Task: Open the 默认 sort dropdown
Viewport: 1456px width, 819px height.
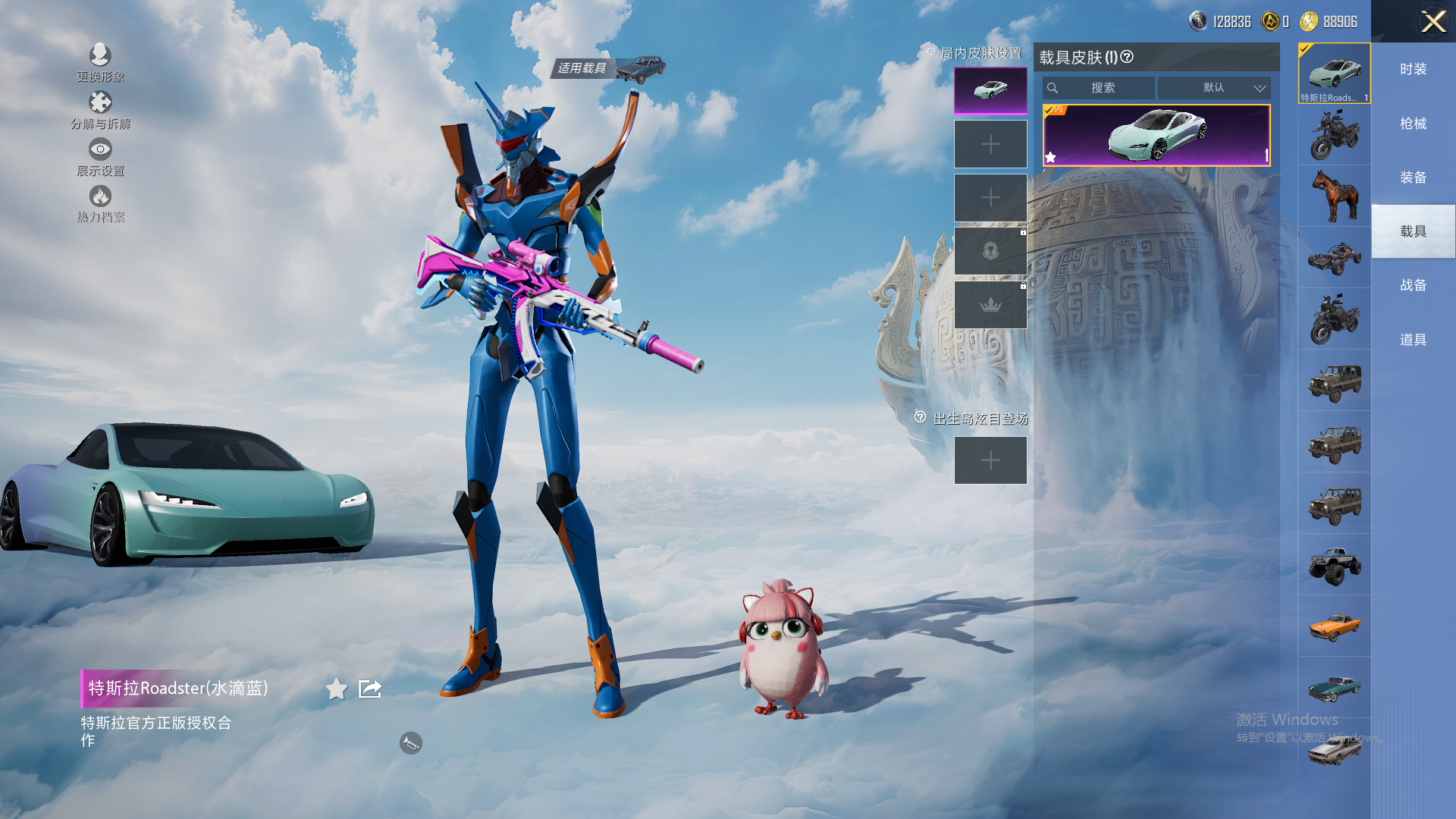Action: click(x=1213, y=88)
